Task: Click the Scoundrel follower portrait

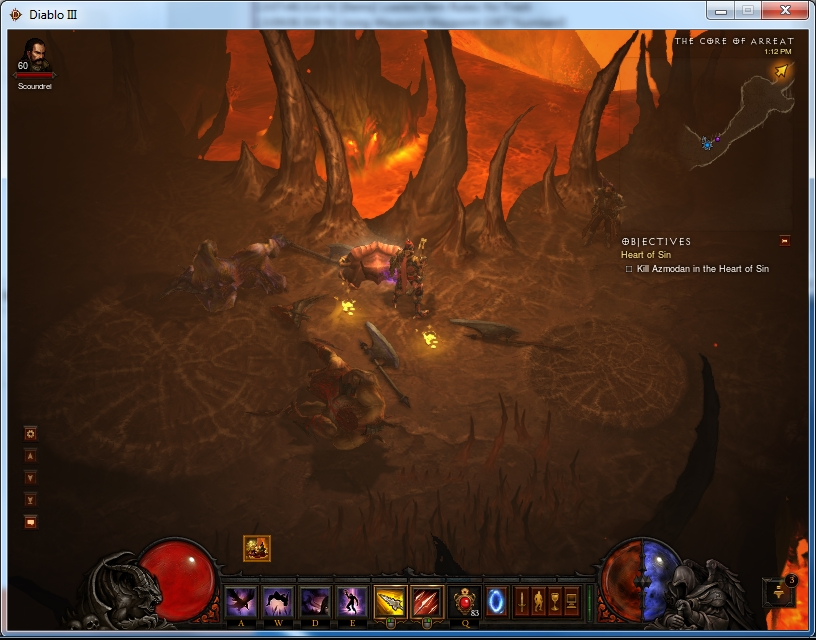Action: tap(35, 55)
